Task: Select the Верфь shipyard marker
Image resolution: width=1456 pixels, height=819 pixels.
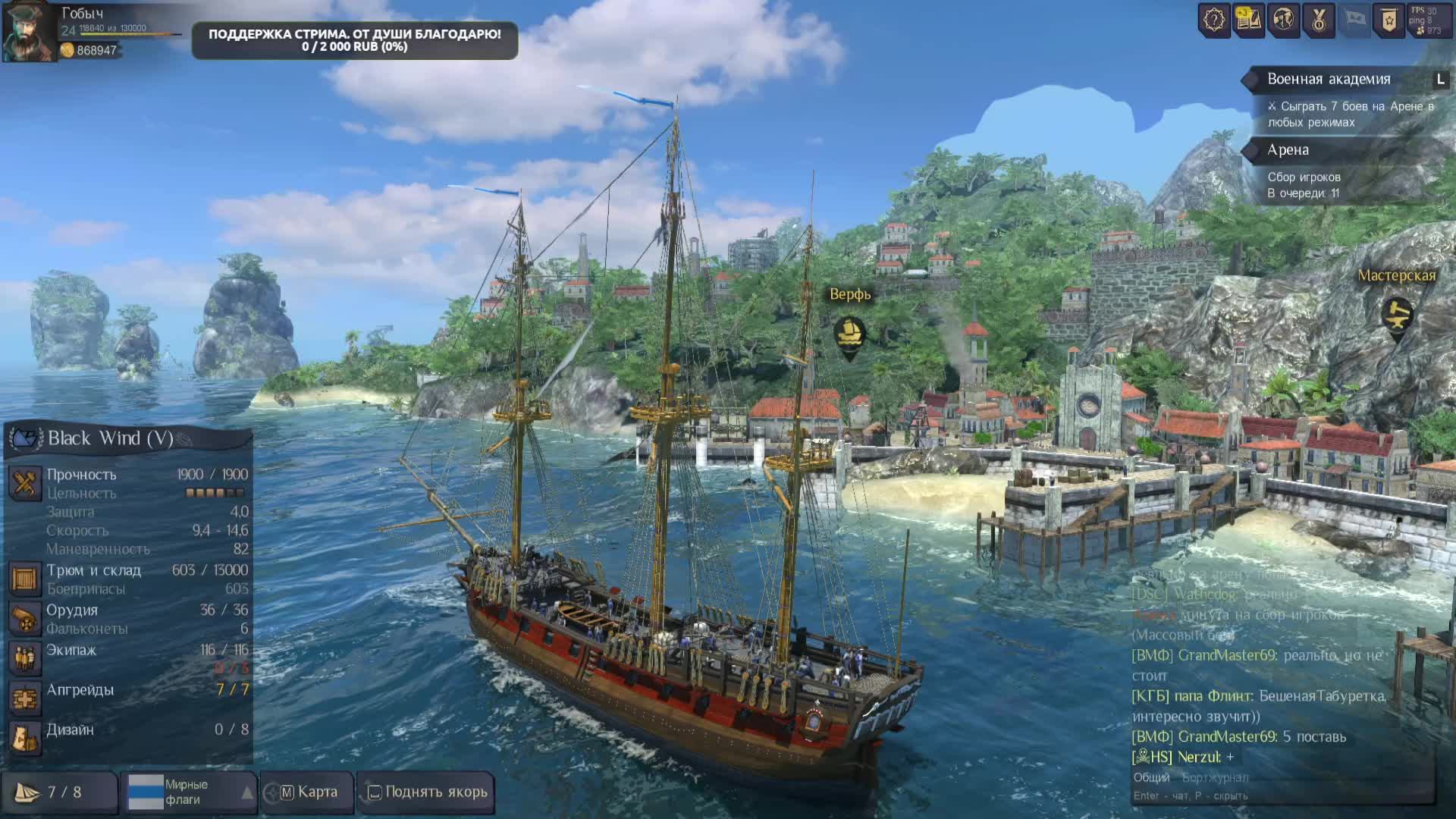Action: 849,333
